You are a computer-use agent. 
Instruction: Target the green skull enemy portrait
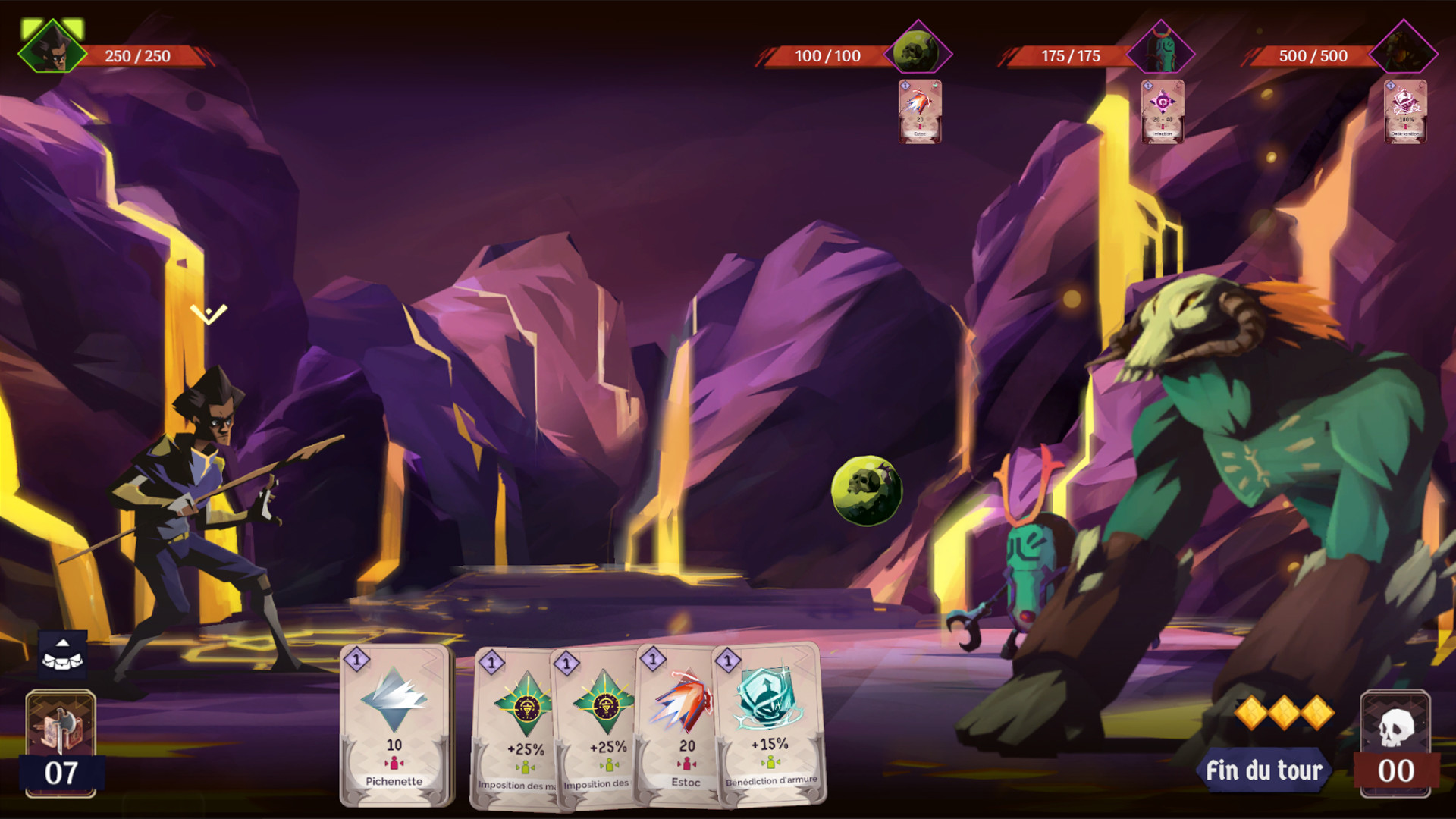pos(918,52)
